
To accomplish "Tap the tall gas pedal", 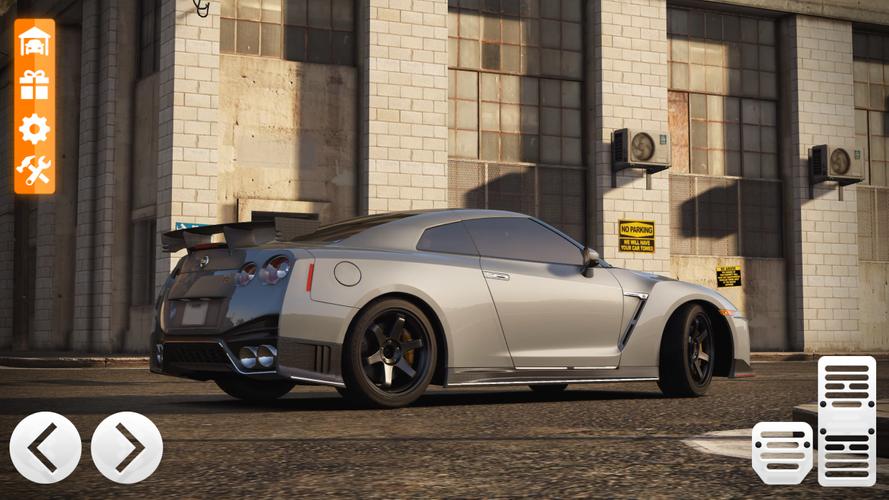I will (846, 420).
